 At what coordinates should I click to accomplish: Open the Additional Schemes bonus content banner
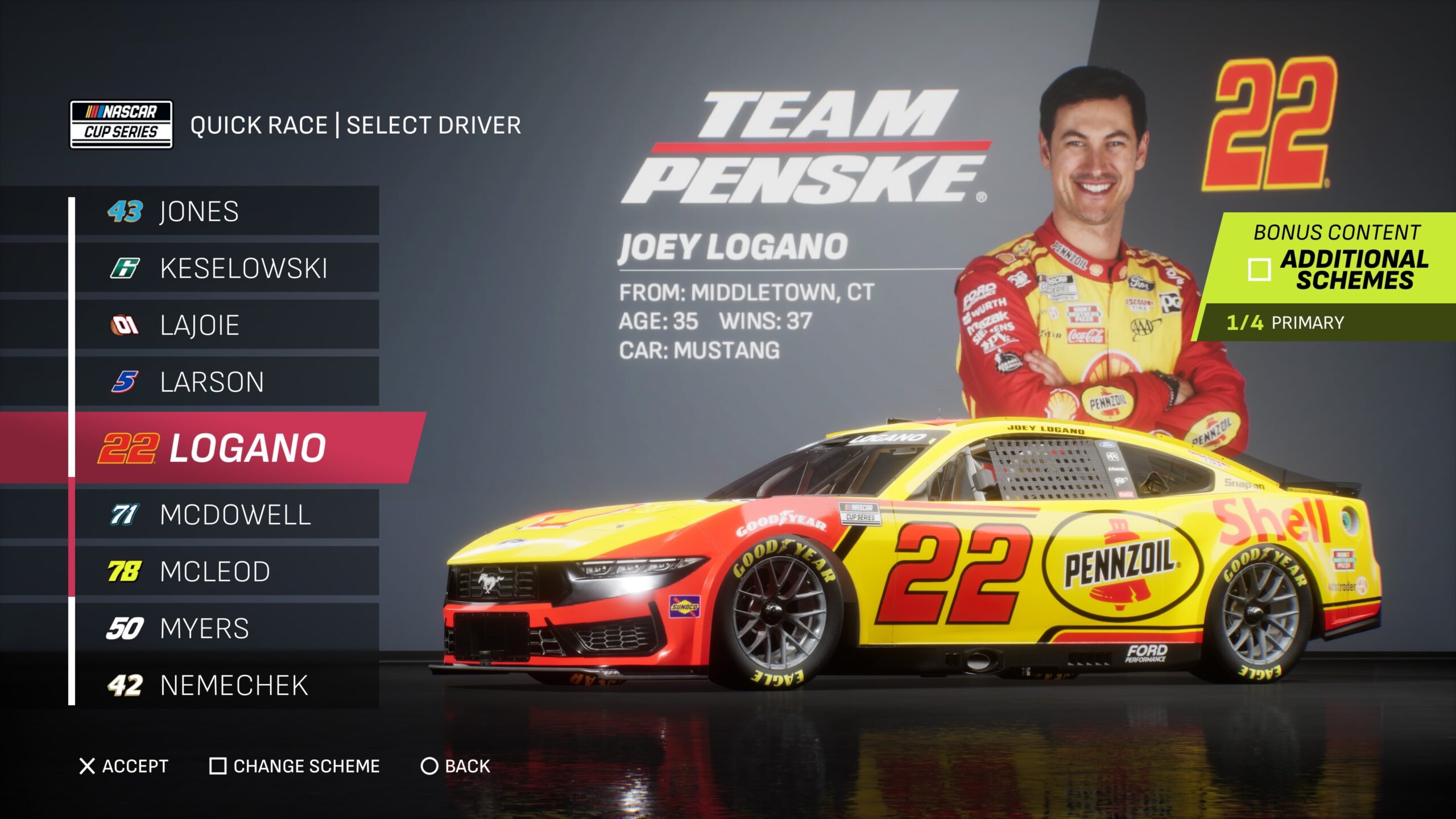tap(1331, 260)
